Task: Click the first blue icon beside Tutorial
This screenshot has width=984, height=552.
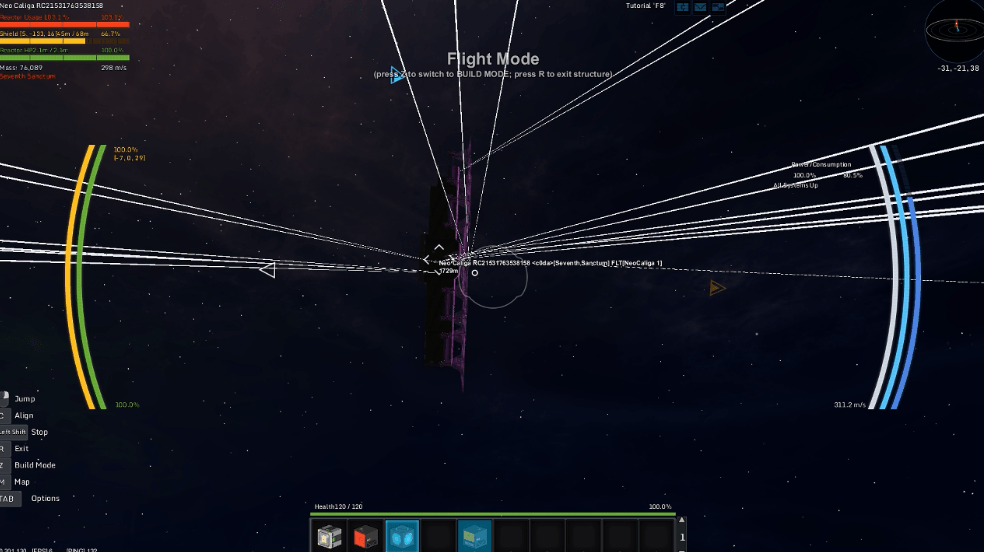Action: [x=683, y=7]
